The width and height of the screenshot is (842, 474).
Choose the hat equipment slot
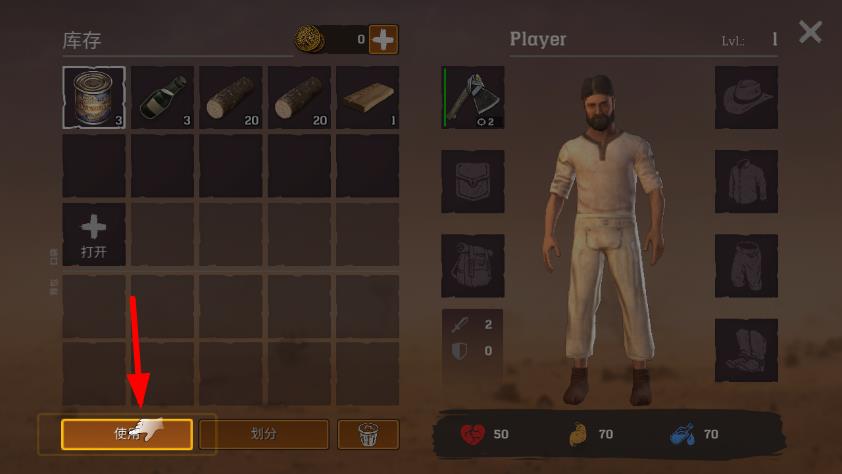pos(746,98)
